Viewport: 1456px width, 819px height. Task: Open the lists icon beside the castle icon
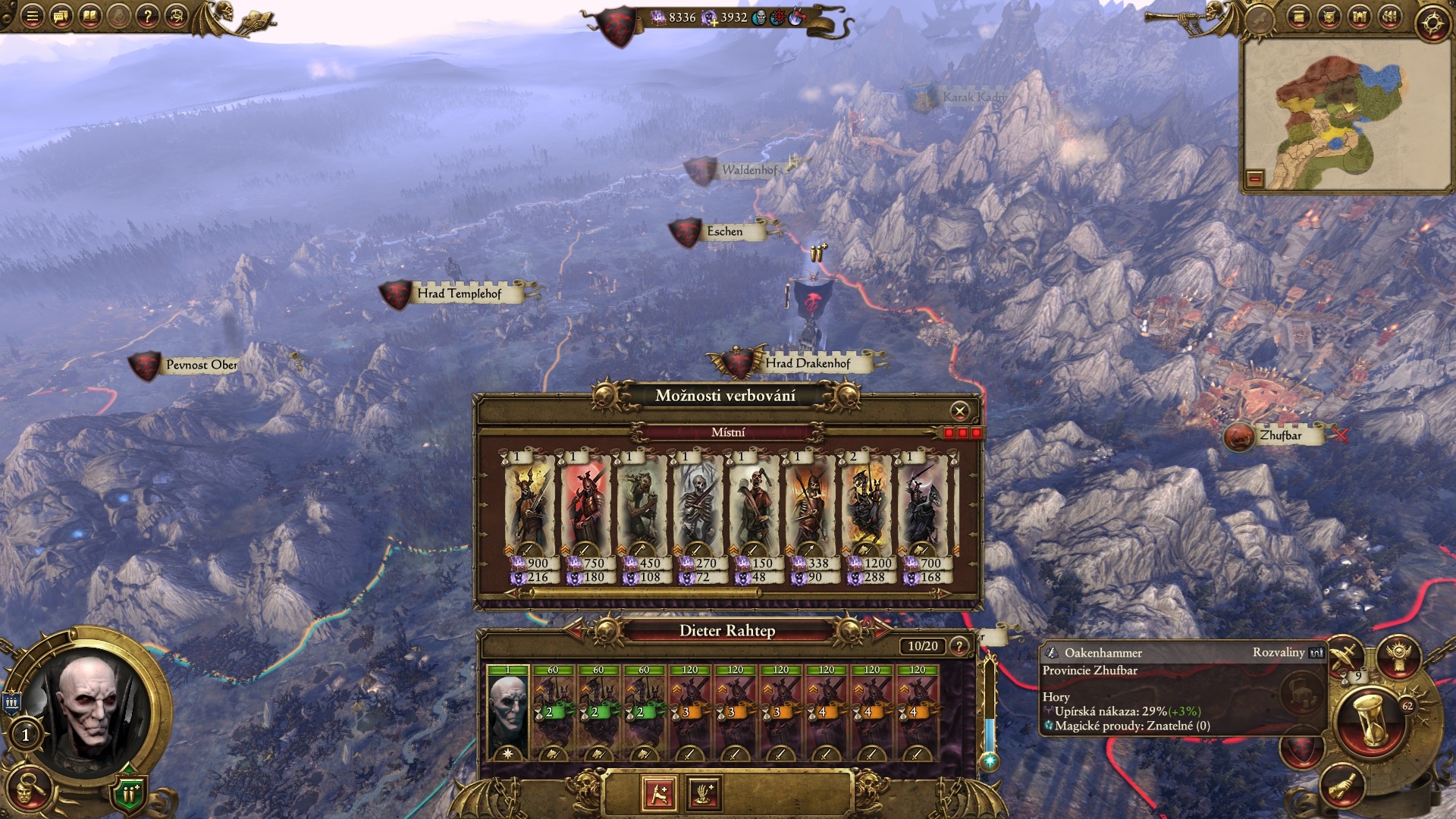tap(1389, 17)
